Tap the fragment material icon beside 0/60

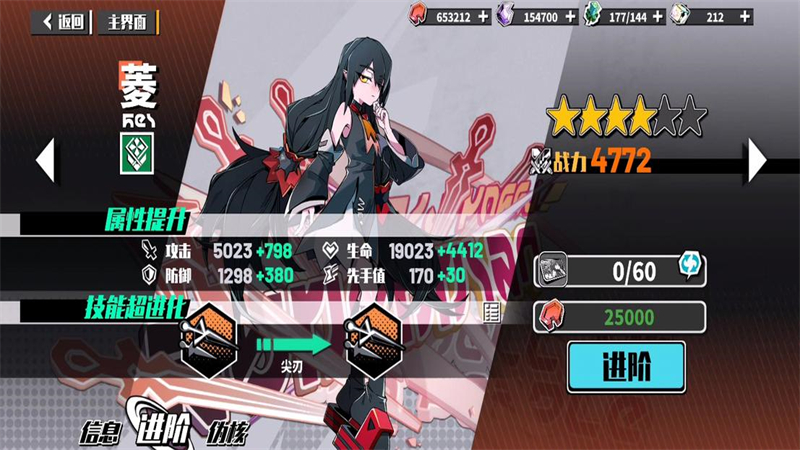pos(552,269)
